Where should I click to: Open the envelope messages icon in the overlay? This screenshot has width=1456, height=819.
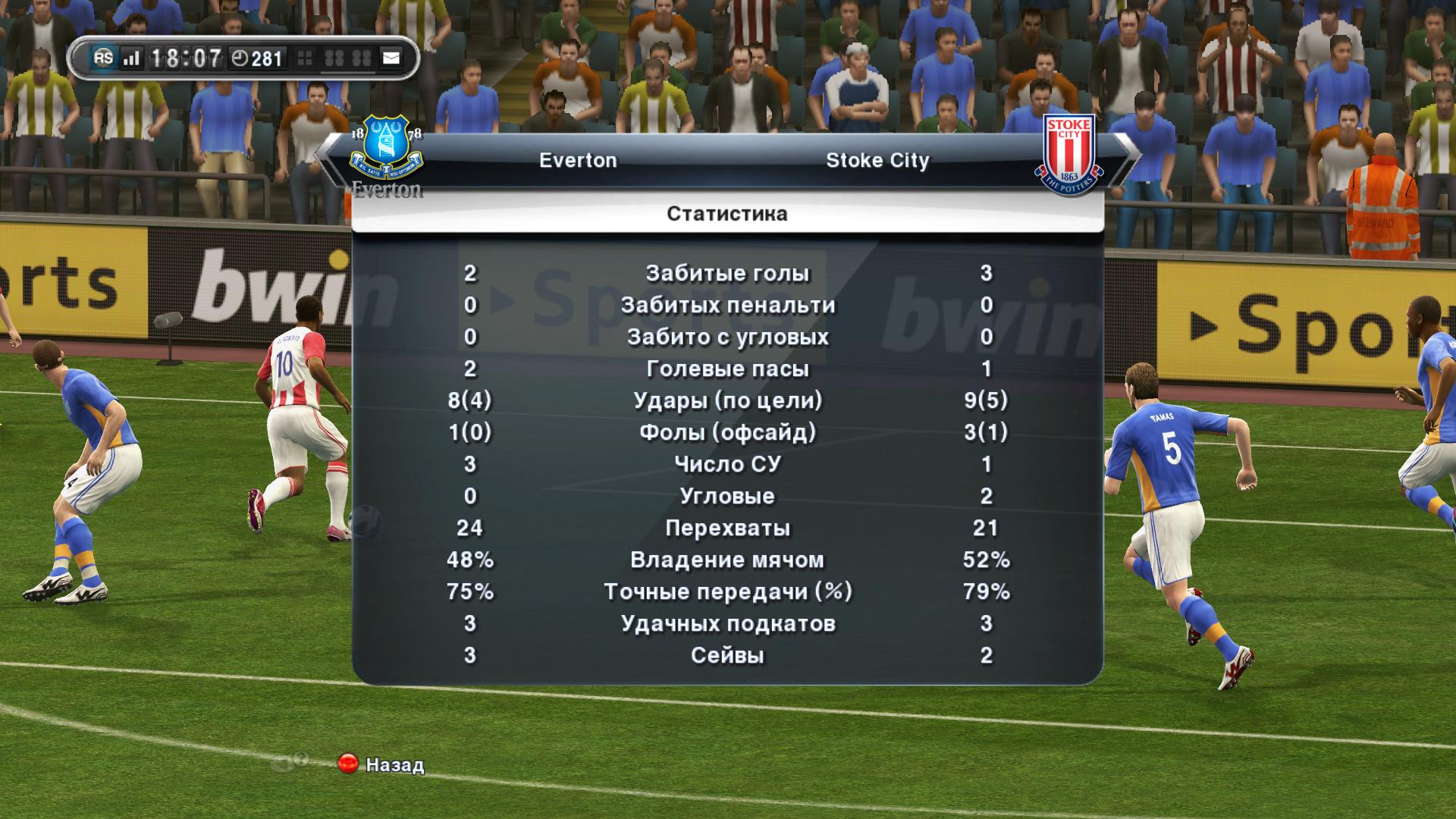(x=391, y=58)
